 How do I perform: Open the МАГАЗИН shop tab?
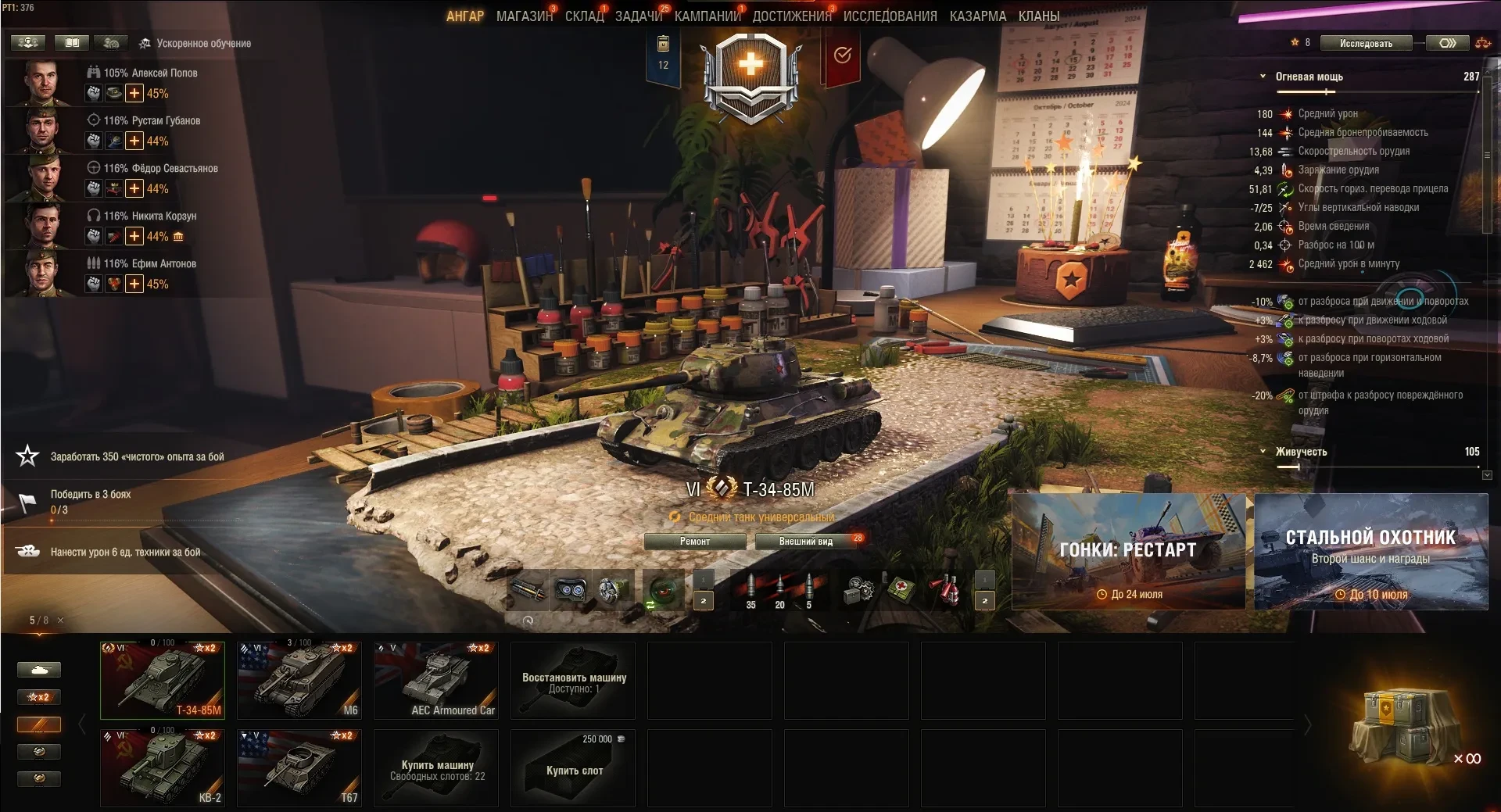click(x=524, y=16)
